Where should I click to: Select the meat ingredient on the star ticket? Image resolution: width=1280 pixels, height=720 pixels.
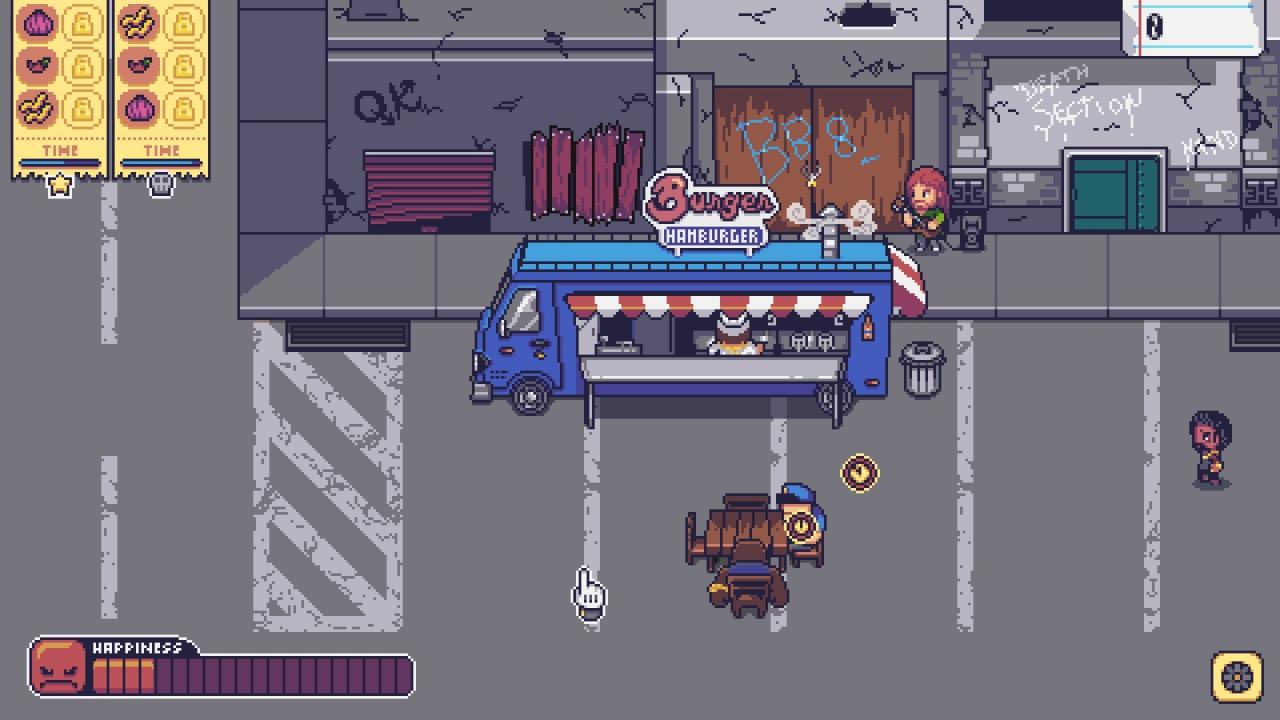pyautogui.click(x=36, y=64)
